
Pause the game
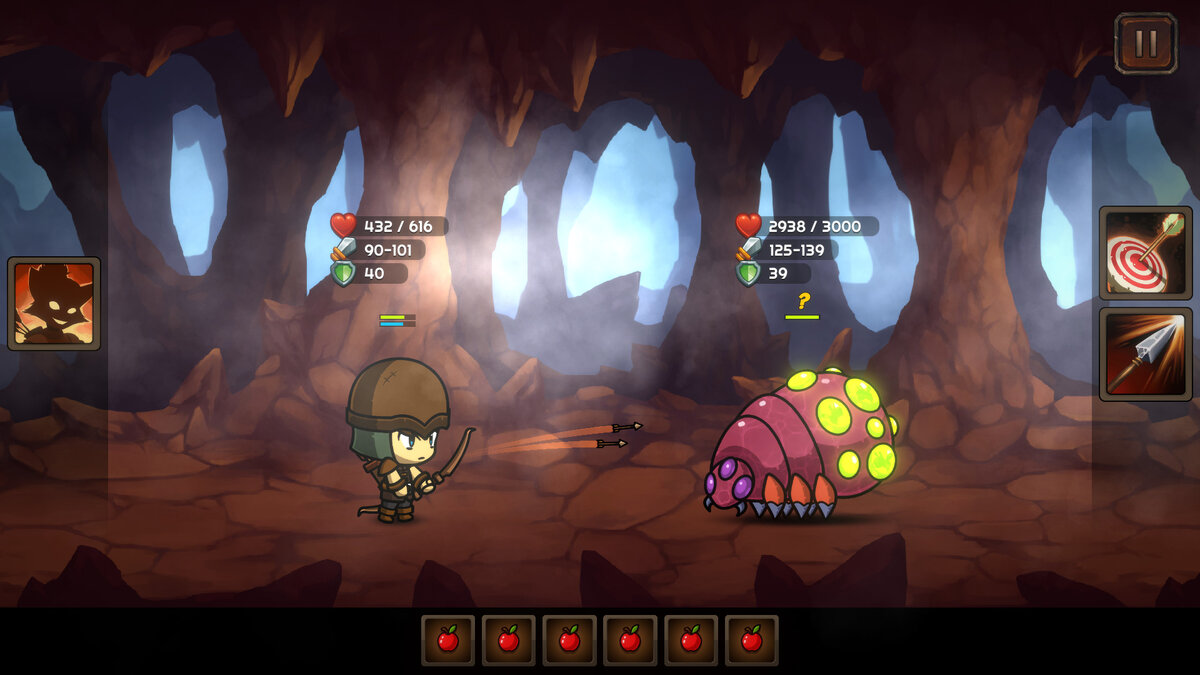coord(1145,43)
